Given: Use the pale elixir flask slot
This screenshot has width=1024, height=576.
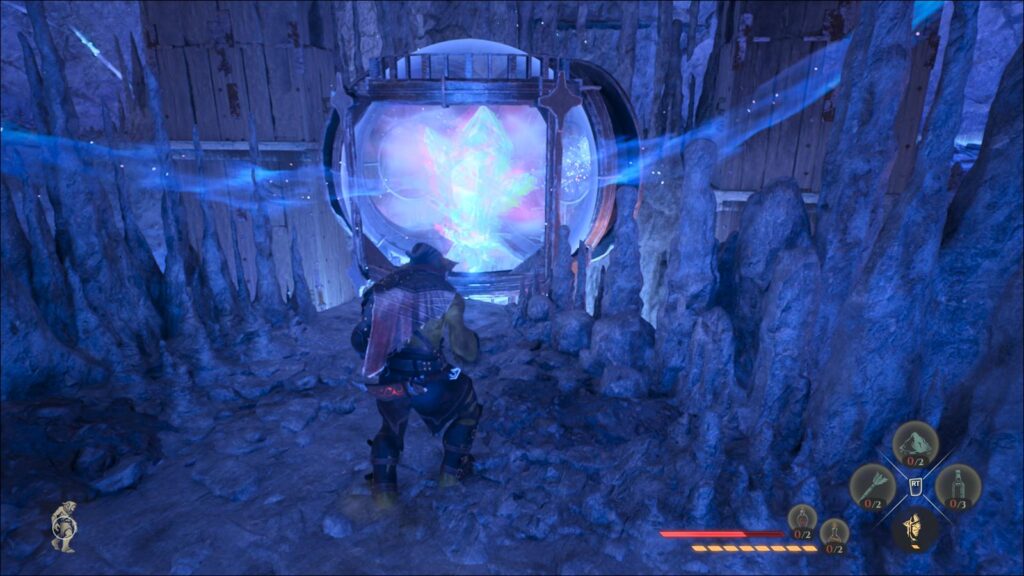Looking at the screenshot, I should (834, 534).
